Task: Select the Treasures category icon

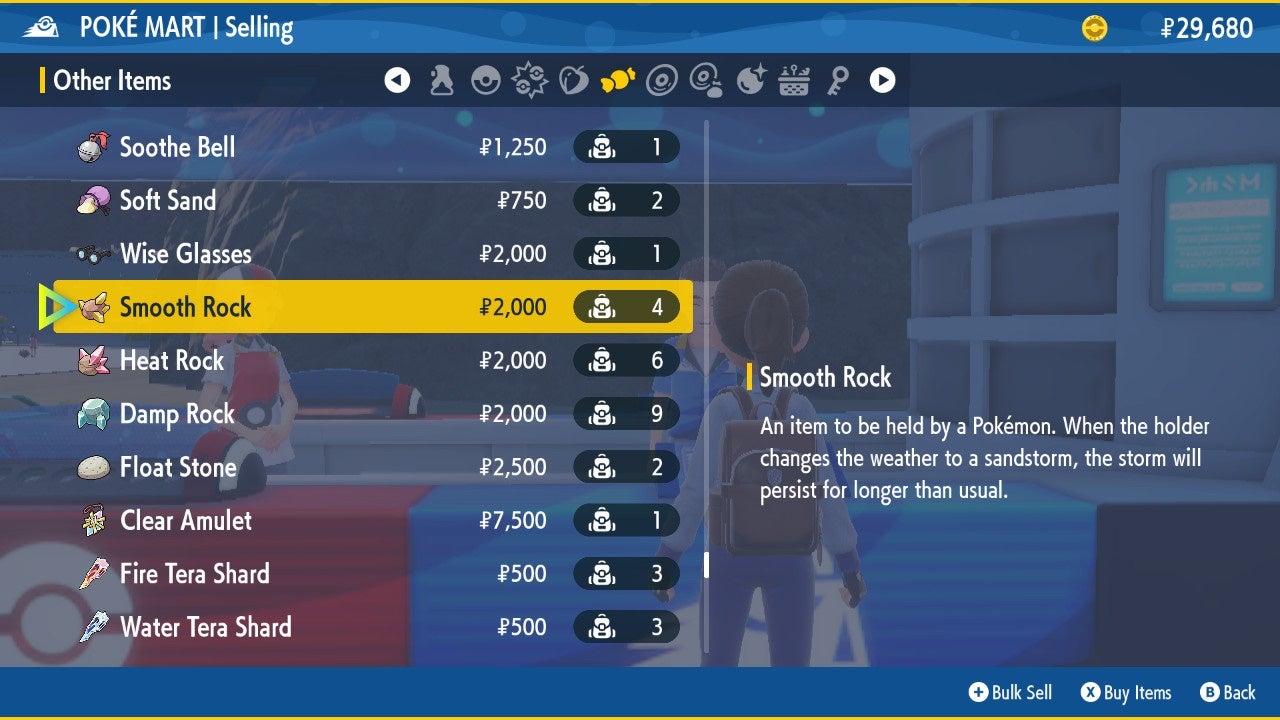Action: pyautogui.click(x=750, y=80)
